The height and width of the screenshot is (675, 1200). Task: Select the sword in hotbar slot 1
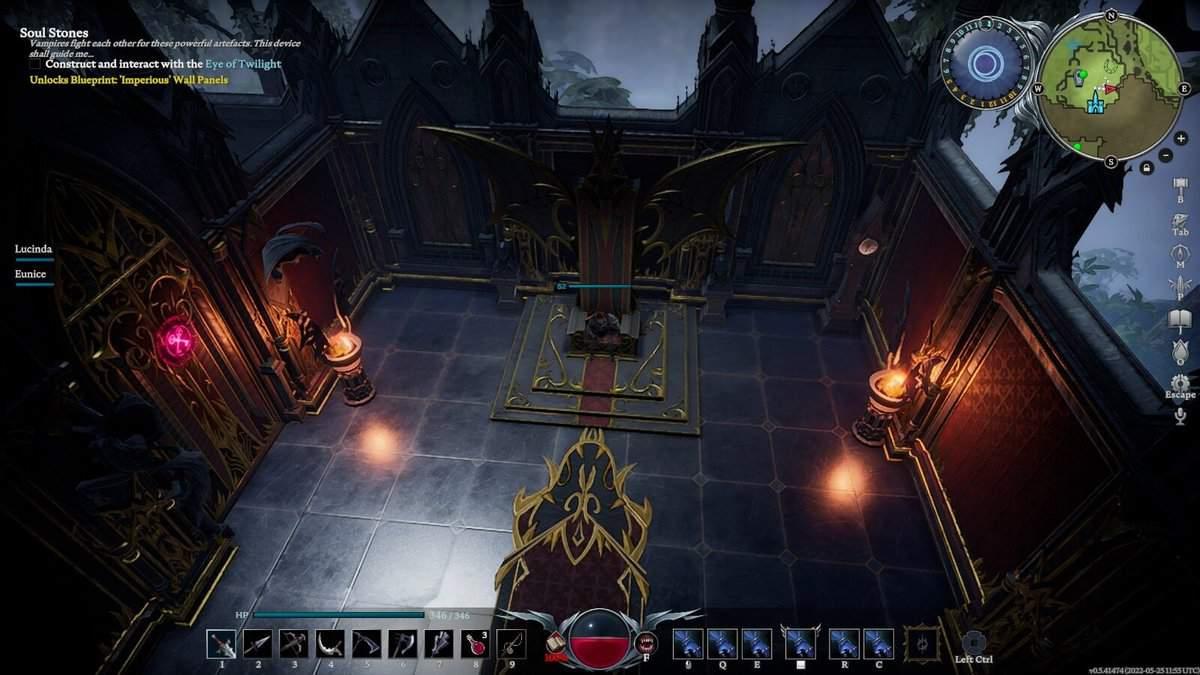click(221, 644)
